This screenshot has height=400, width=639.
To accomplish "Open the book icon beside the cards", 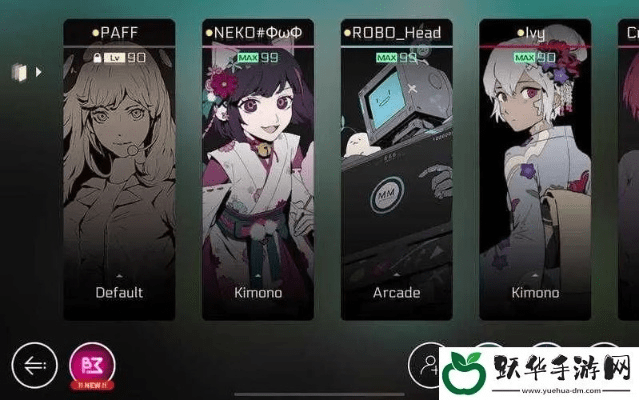I will [18, 72].
